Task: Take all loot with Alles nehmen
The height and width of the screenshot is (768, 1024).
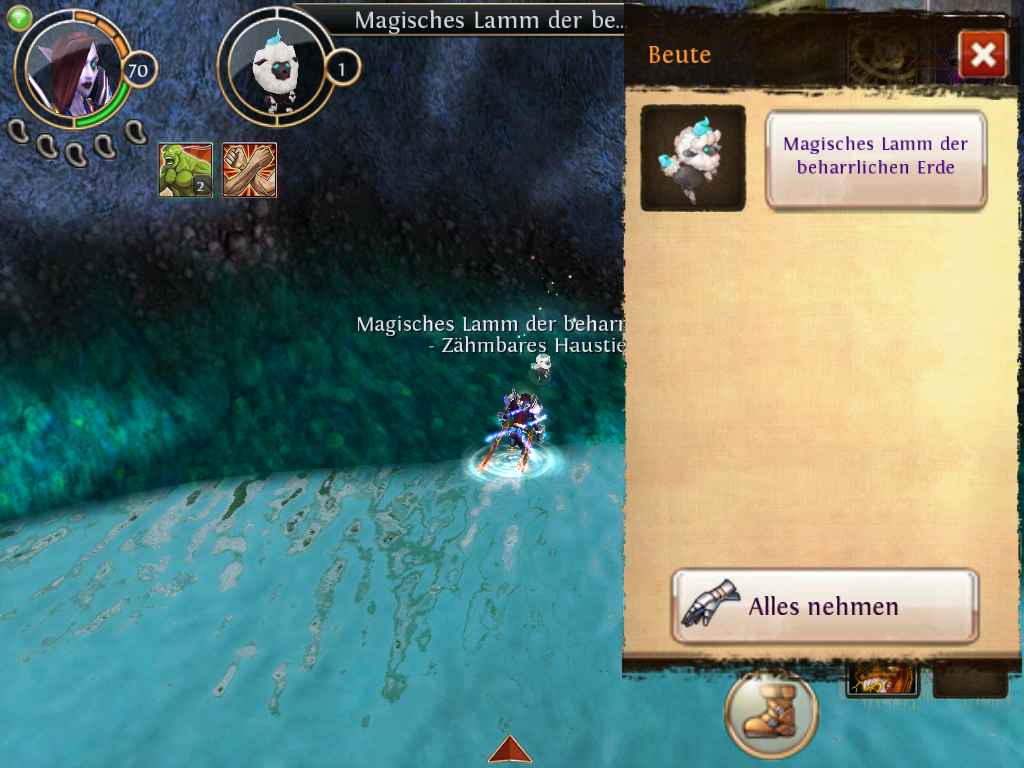Action: [824, 606]
